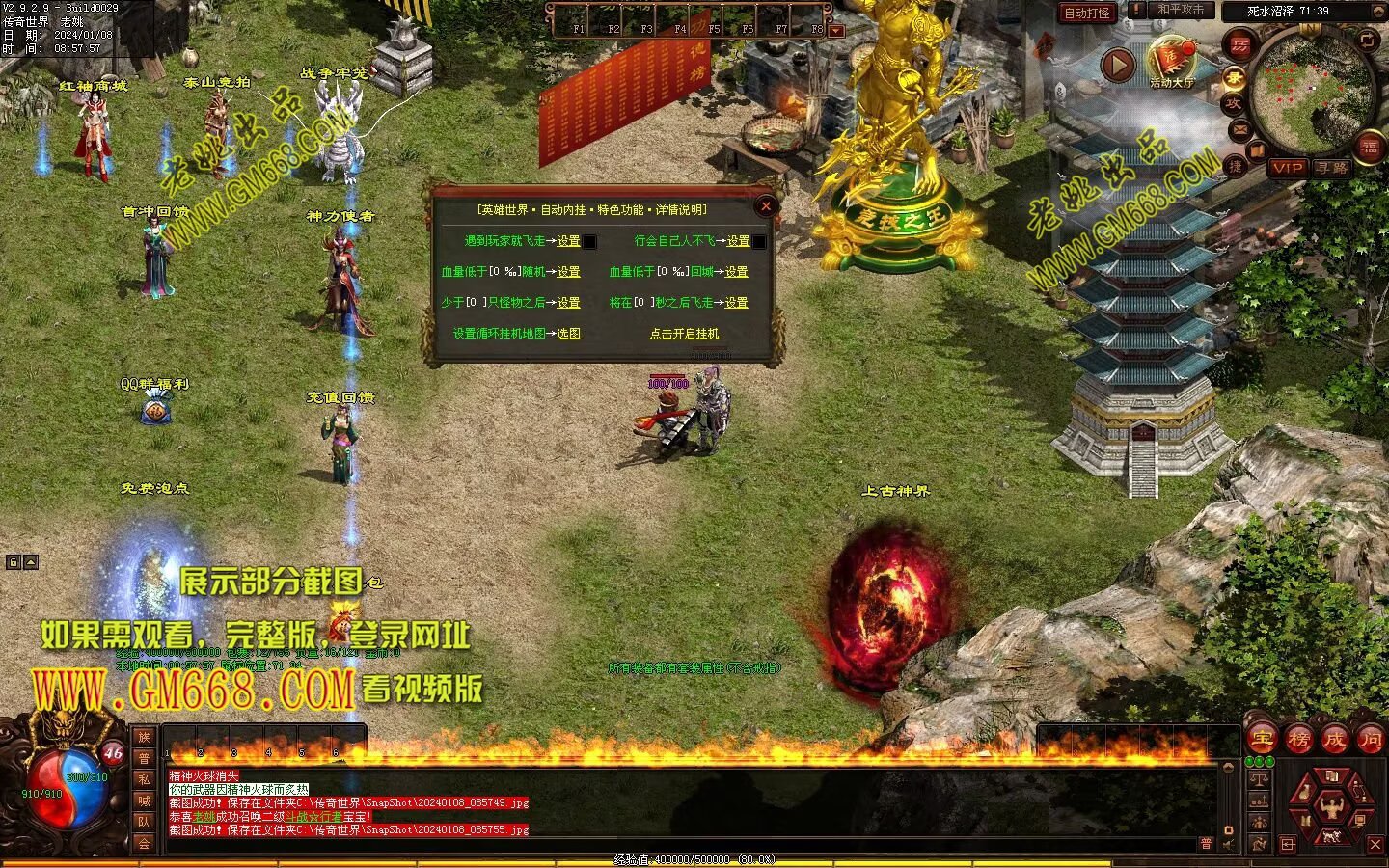This screenshot has width=1389, height=868.
Task: Activate 寻路 pathfinding
Action: tap(1332, 168)
